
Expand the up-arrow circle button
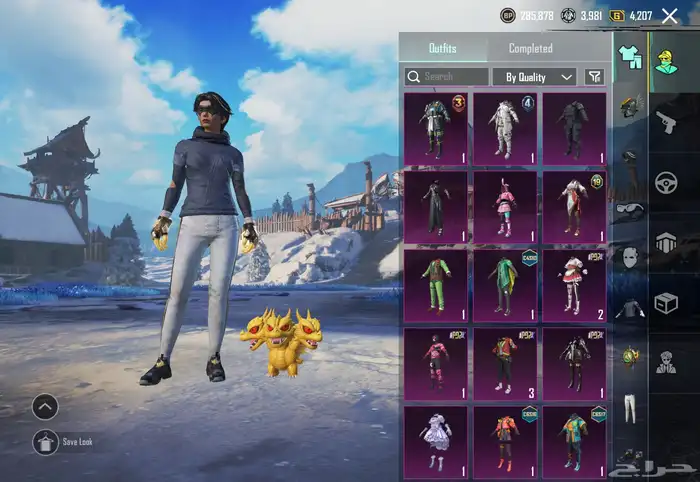45,406
